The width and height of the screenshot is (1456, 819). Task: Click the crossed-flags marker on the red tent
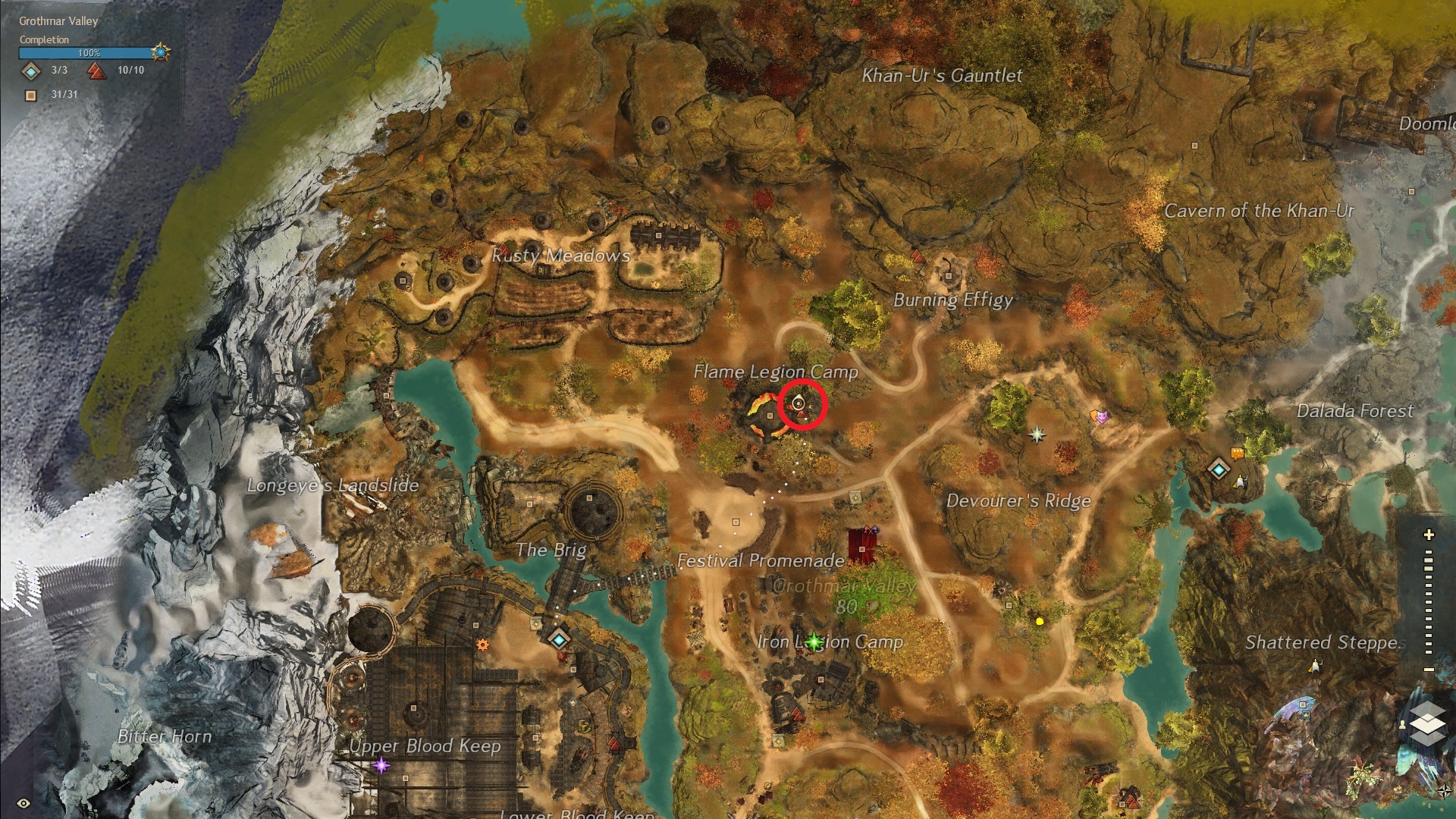[x=873, y=530]
